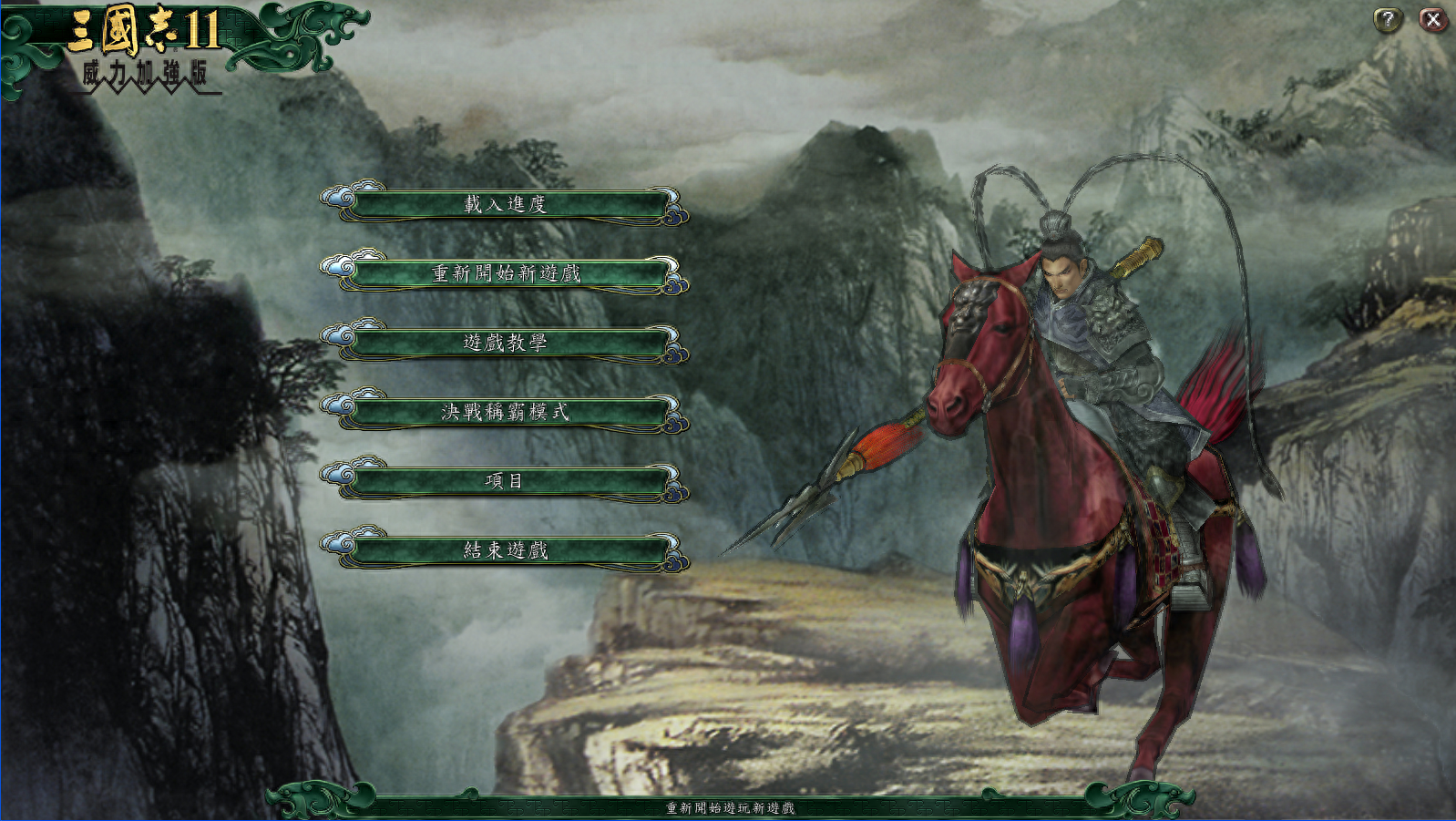Viewport: 1456px width, 821px height.
Task: Select the 載入進度 load game entry
Action: (x=506, y=204)
